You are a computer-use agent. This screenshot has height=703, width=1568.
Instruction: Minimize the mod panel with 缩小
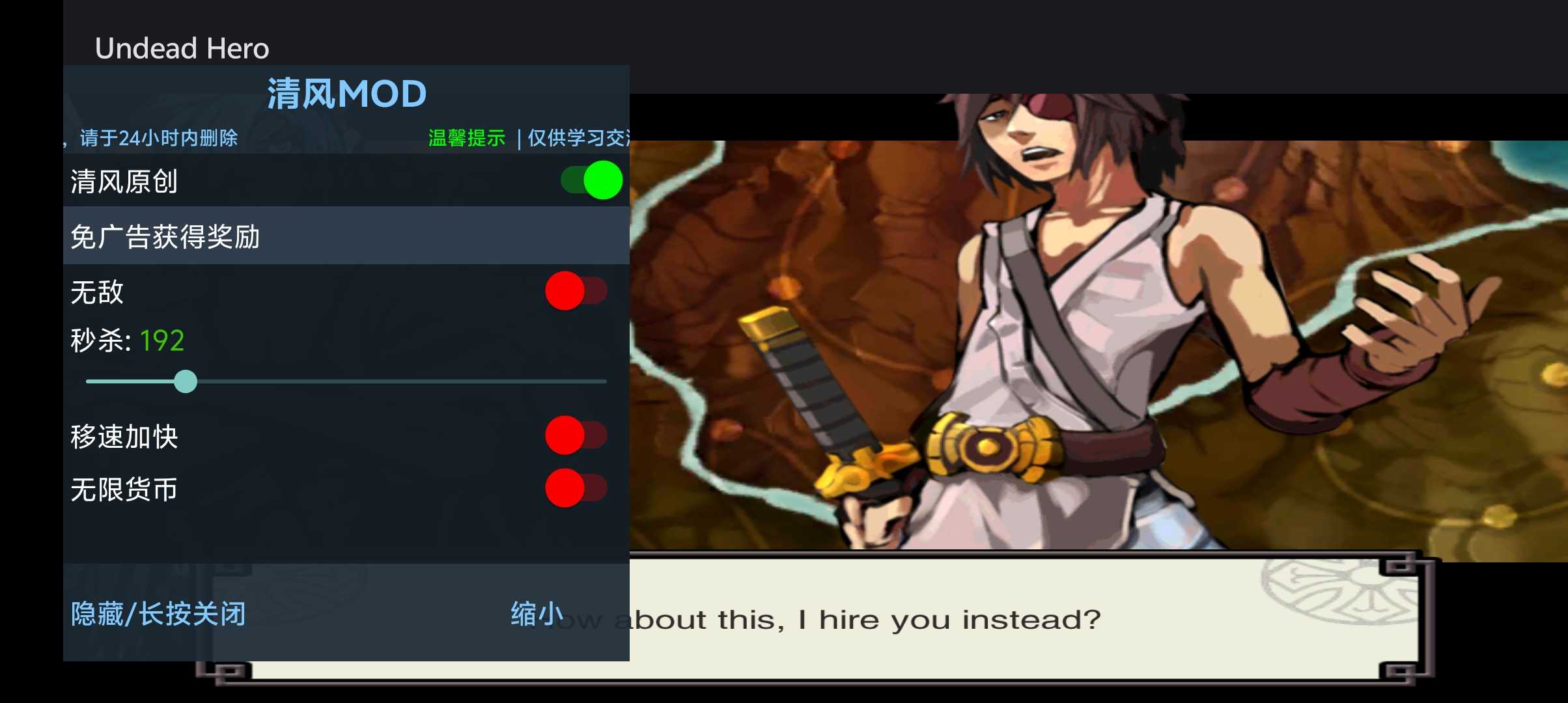pos(537,614)
